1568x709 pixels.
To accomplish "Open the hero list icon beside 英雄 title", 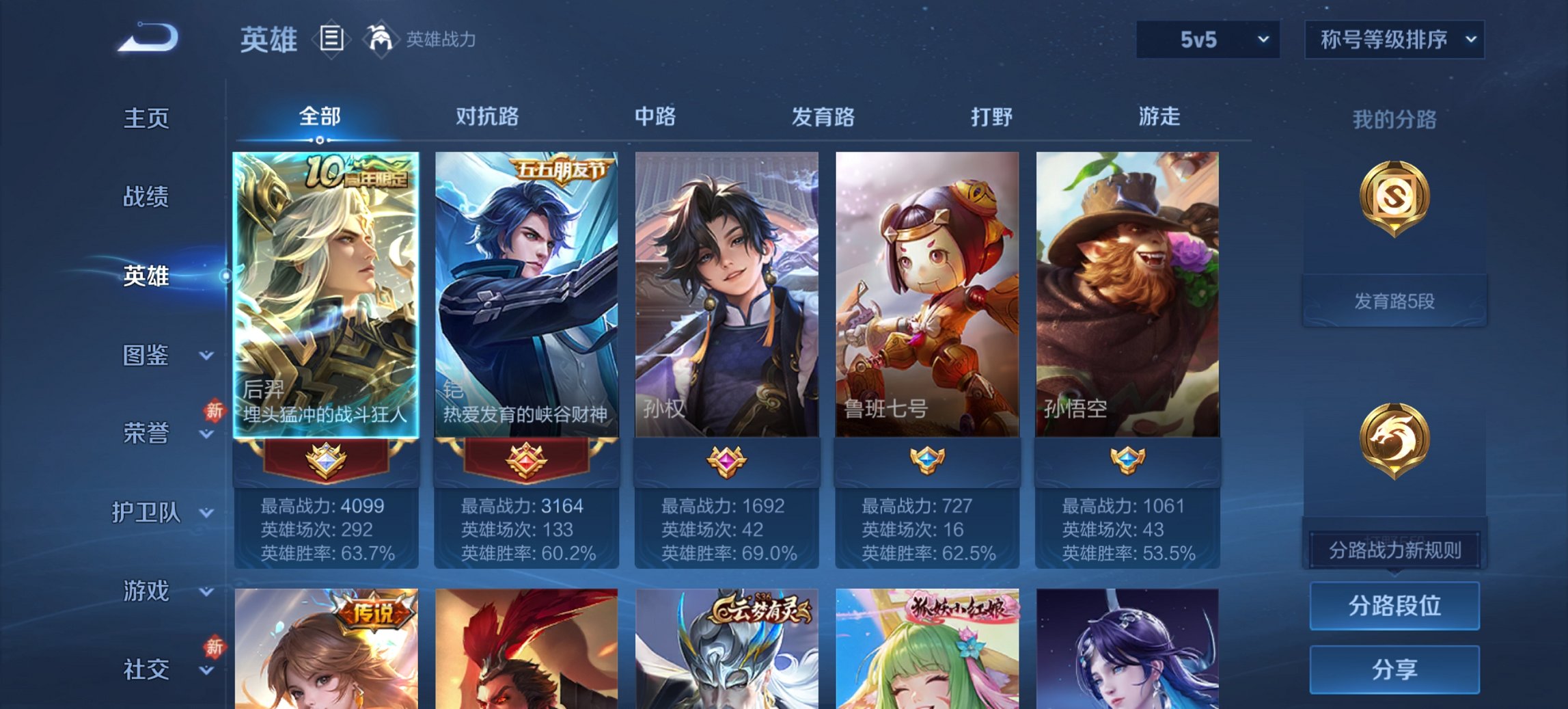I will click(333, 40).
